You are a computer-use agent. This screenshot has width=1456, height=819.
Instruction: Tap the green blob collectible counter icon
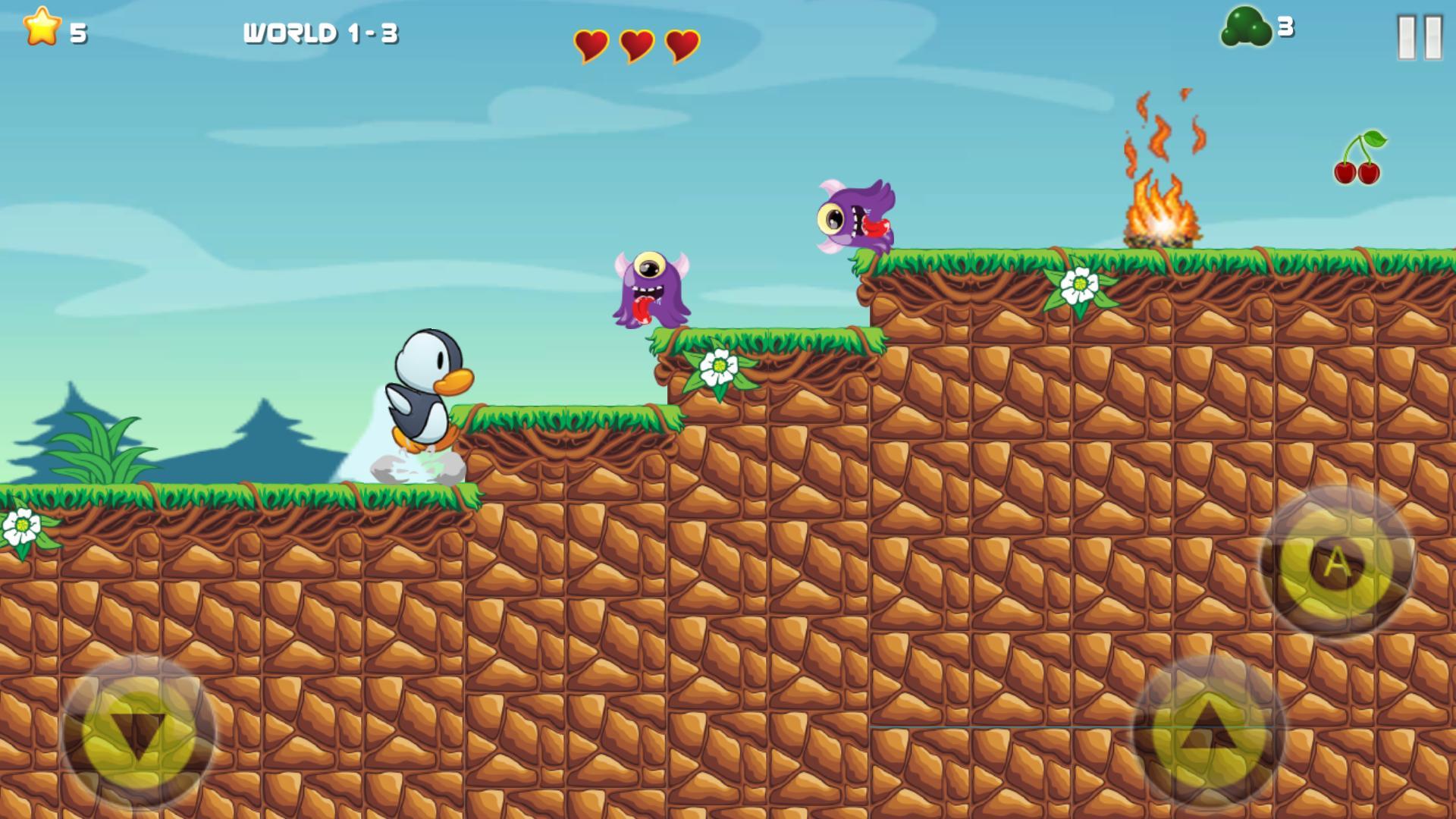1246,27
